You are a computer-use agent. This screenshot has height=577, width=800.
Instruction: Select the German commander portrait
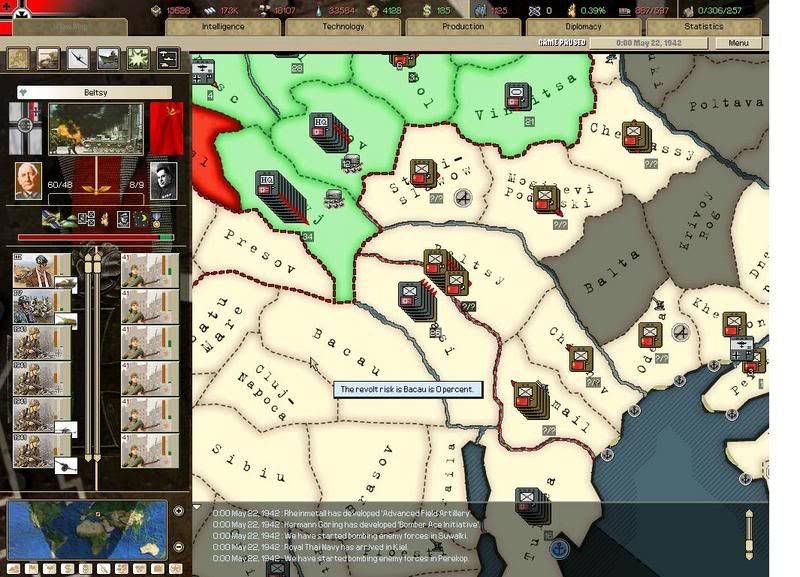point(29,181)
